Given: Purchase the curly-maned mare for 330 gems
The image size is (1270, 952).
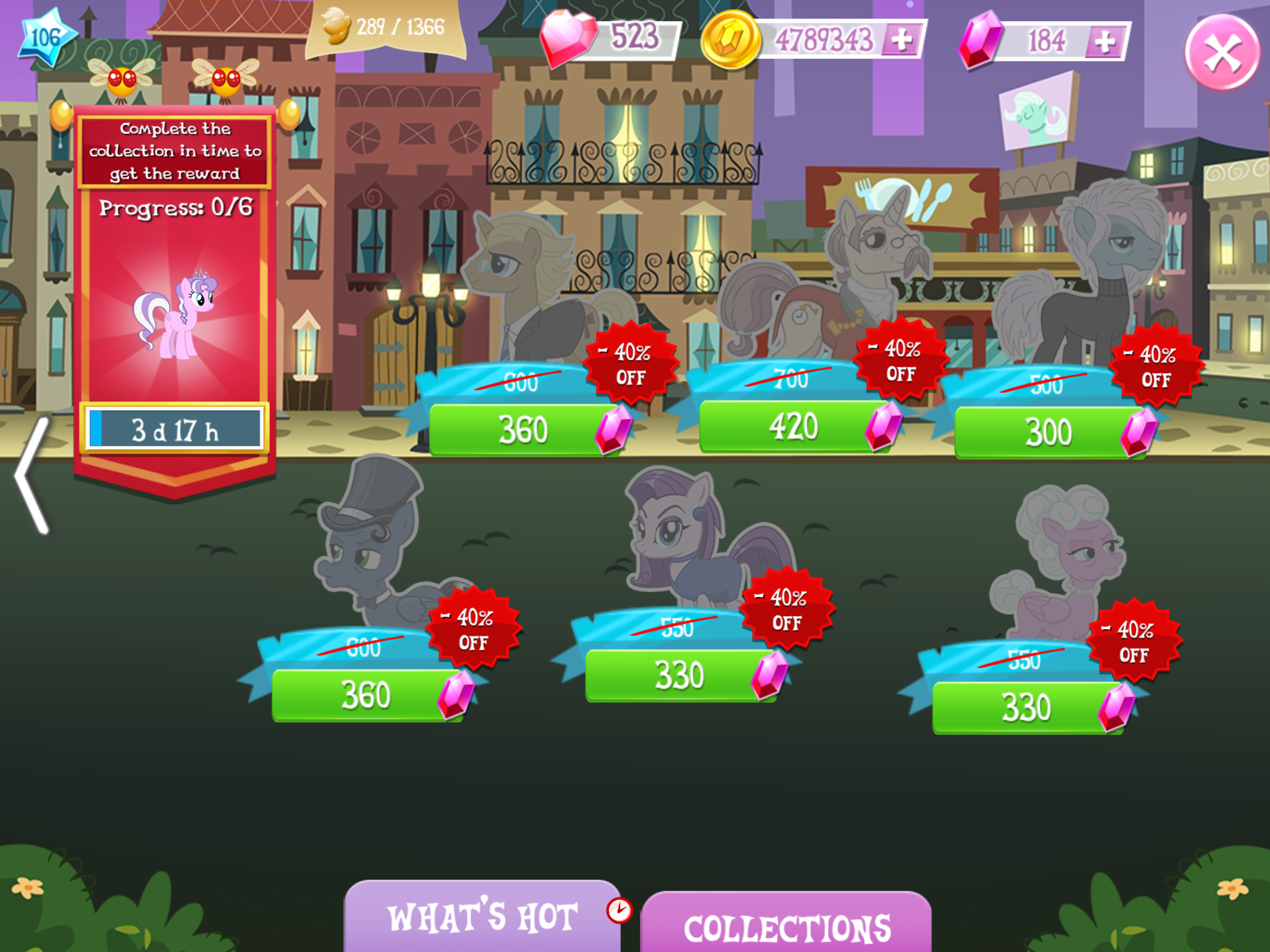Looking at the screenshot, I should point(1029,705).
